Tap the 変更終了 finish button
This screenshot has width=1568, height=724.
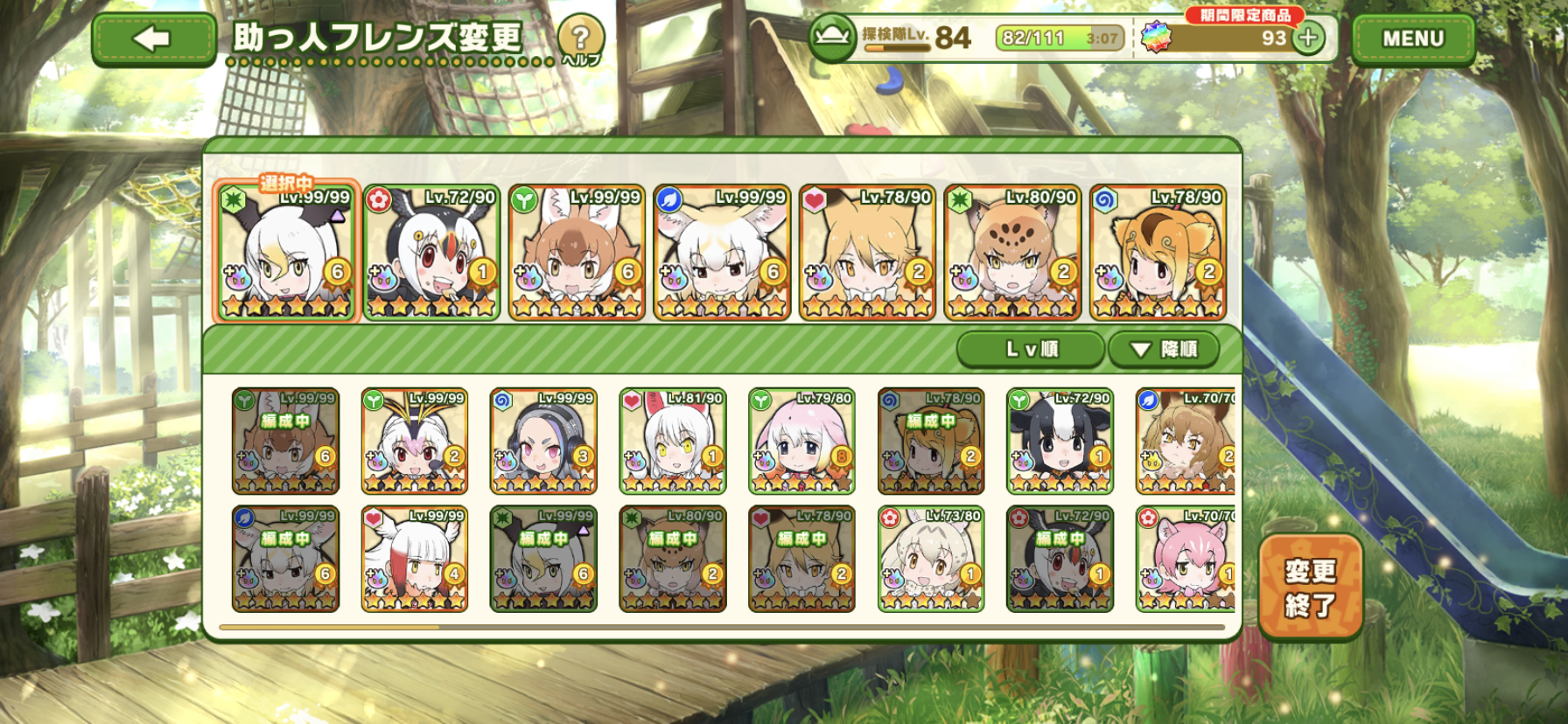[x=1310, y=587]
